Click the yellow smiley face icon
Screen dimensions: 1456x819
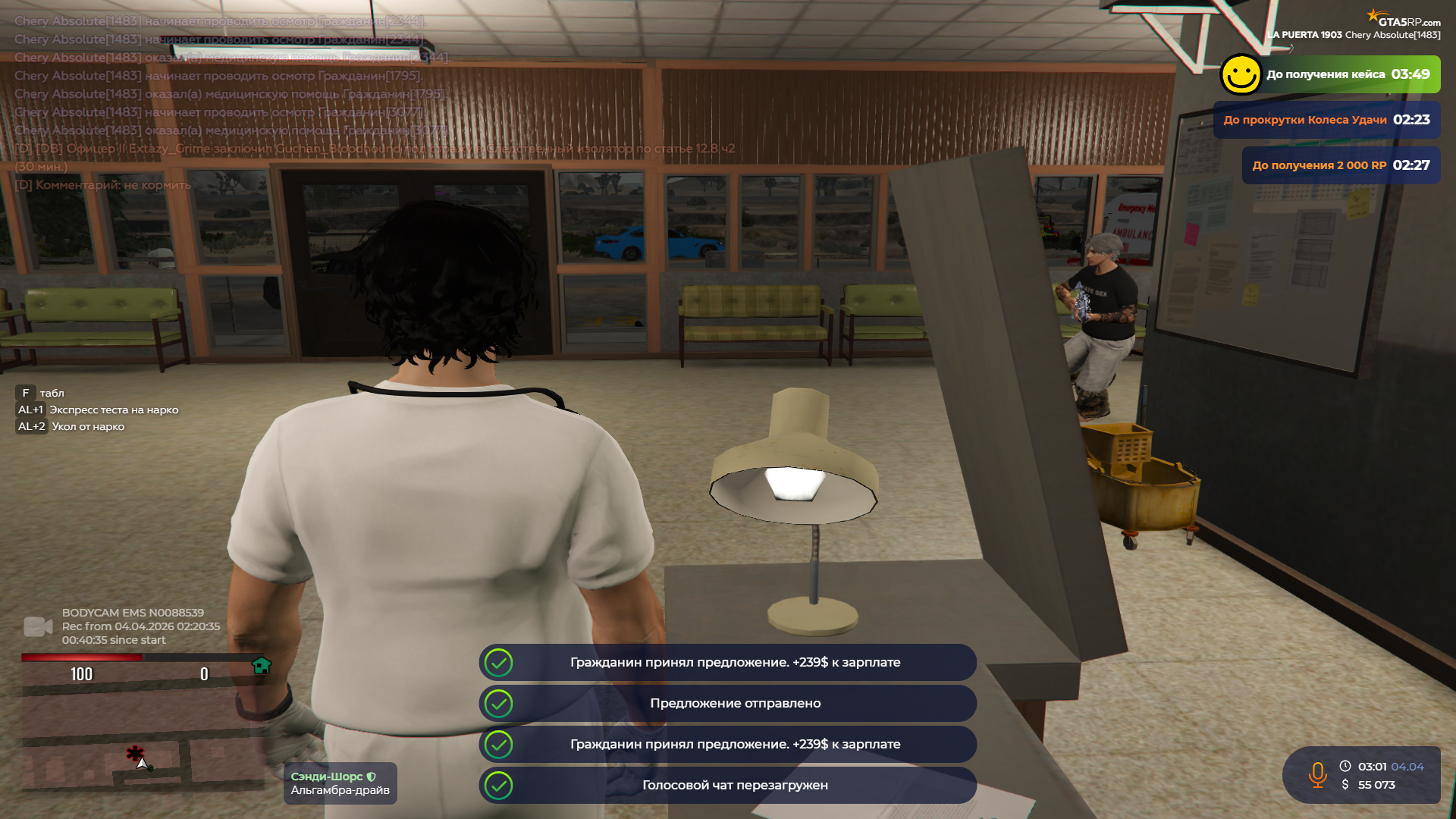pyautogui.click(x=1241, y=74)
